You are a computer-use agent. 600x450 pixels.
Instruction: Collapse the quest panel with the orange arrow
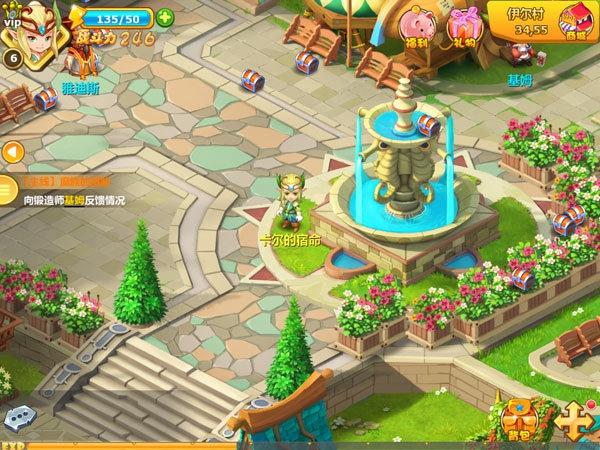(x=14, y=152)
